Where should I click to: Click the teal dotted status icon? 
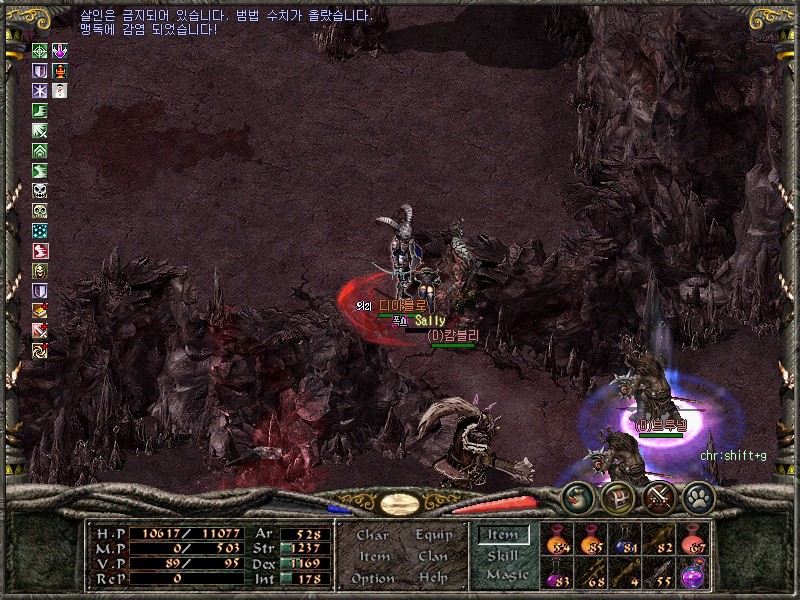point(39,230)
